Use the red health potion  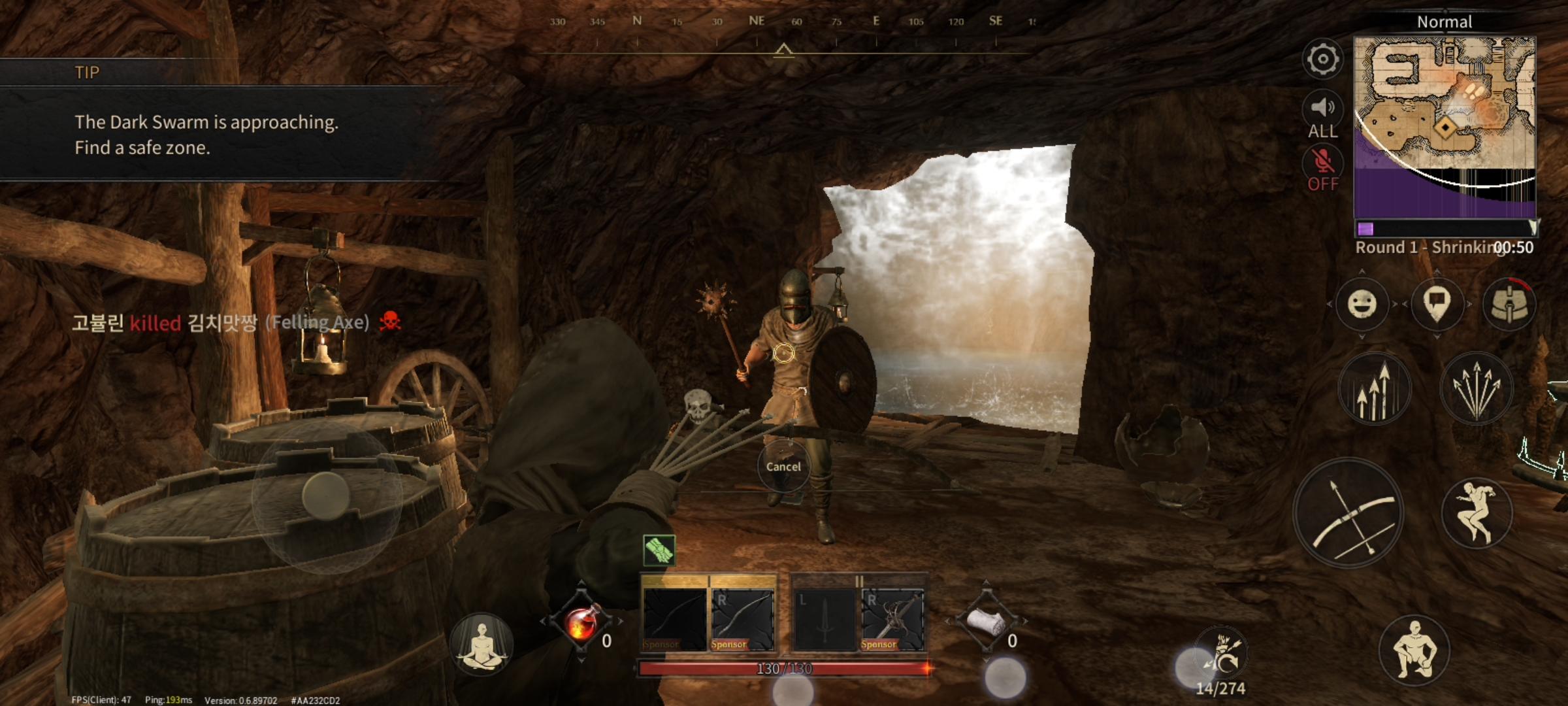(581, 621)
